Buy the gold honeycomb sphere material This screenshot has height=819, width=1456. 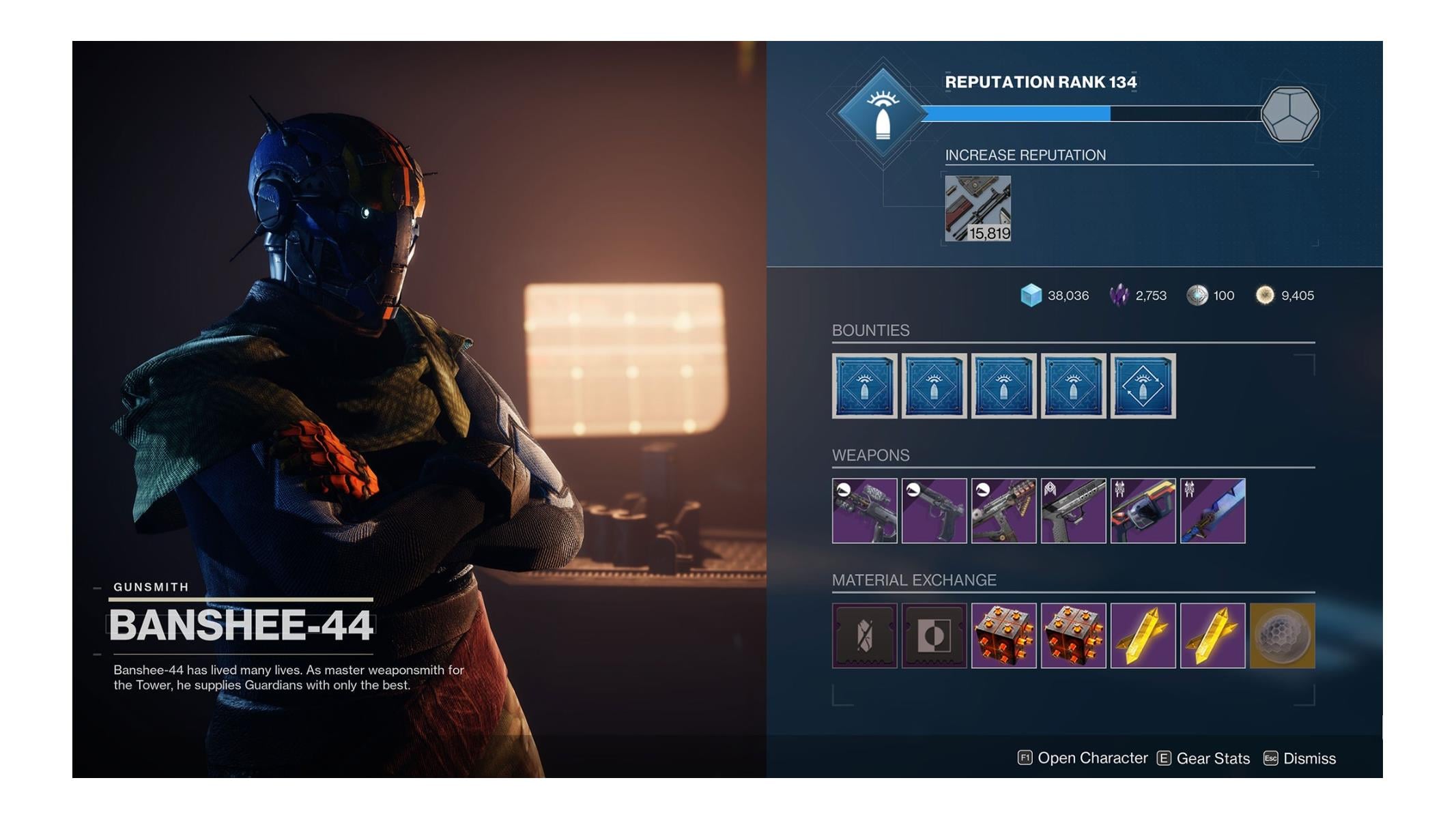pyautogui.click(x=1282, y=635)
